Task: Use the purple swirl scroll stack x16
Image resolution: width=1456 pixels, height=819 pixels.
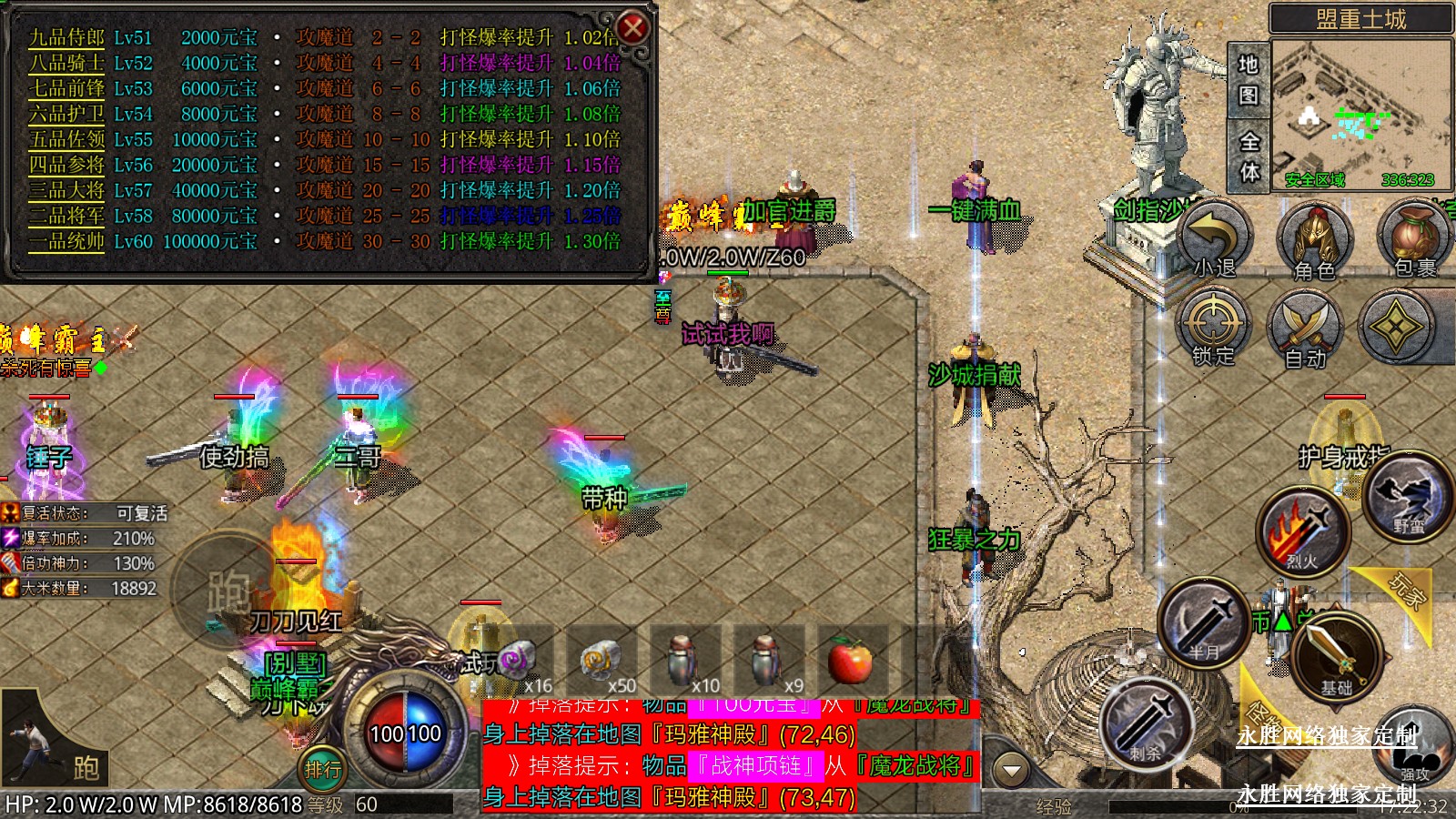Action: pos(518,660)
